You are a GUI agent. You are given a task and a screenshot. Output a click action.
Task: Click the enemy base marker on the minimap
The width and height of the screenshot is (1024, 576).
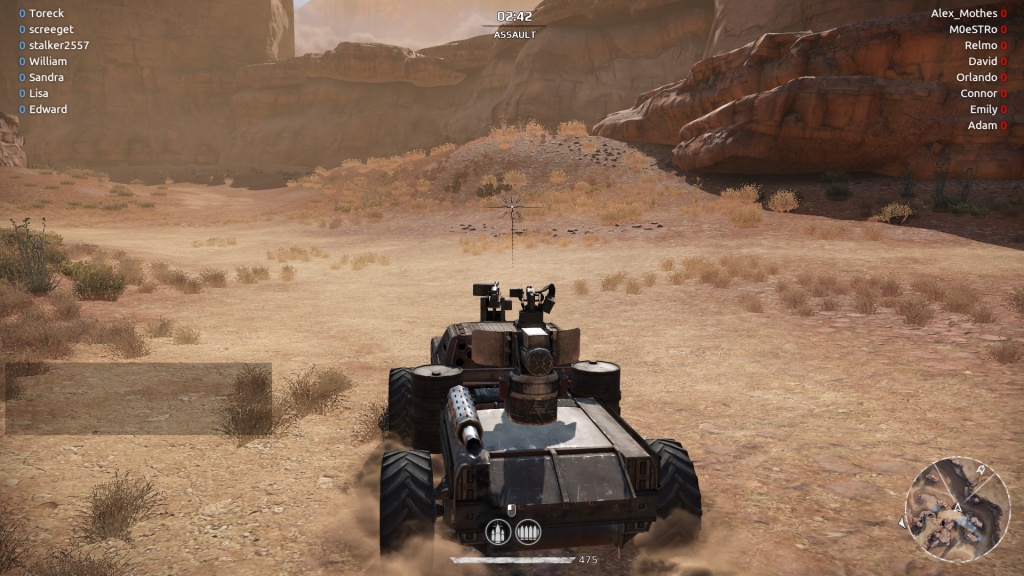(x=980, y=470)
